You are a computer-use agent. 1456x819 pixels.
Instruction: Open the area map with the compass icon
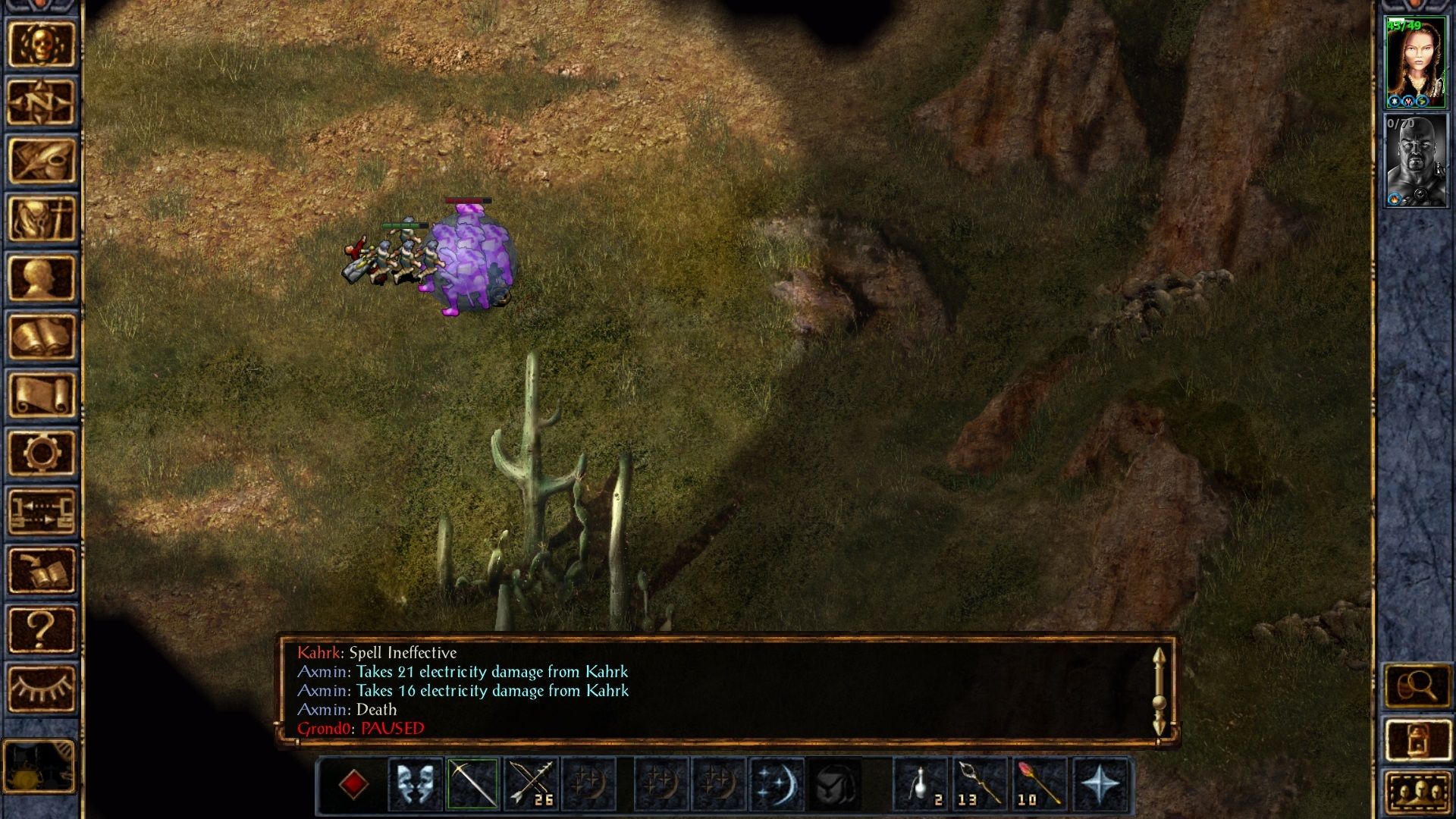tap(41, 102)
